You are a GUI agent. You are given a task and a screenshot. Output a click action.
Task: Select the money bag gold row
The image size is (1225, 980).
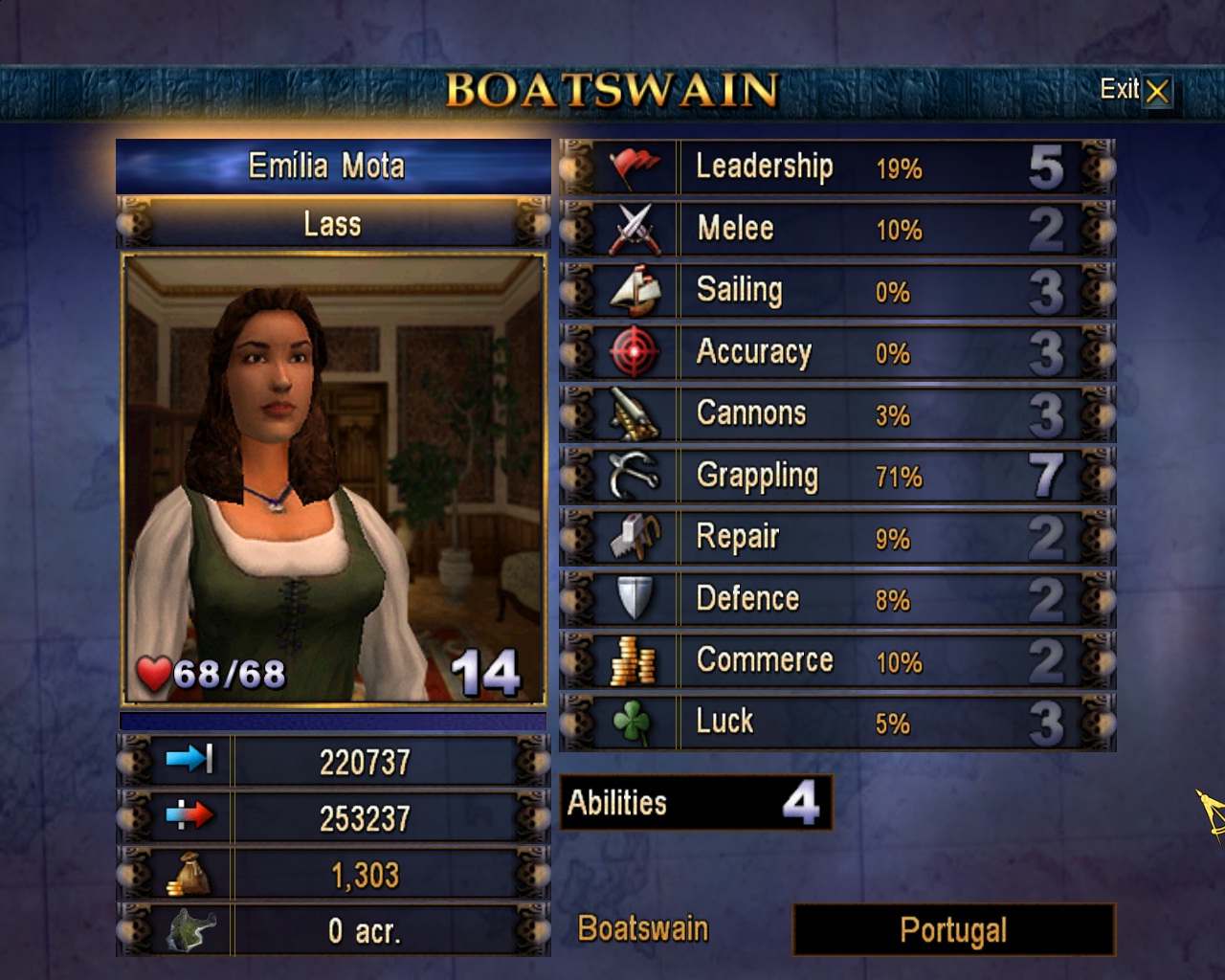(333, 875)
